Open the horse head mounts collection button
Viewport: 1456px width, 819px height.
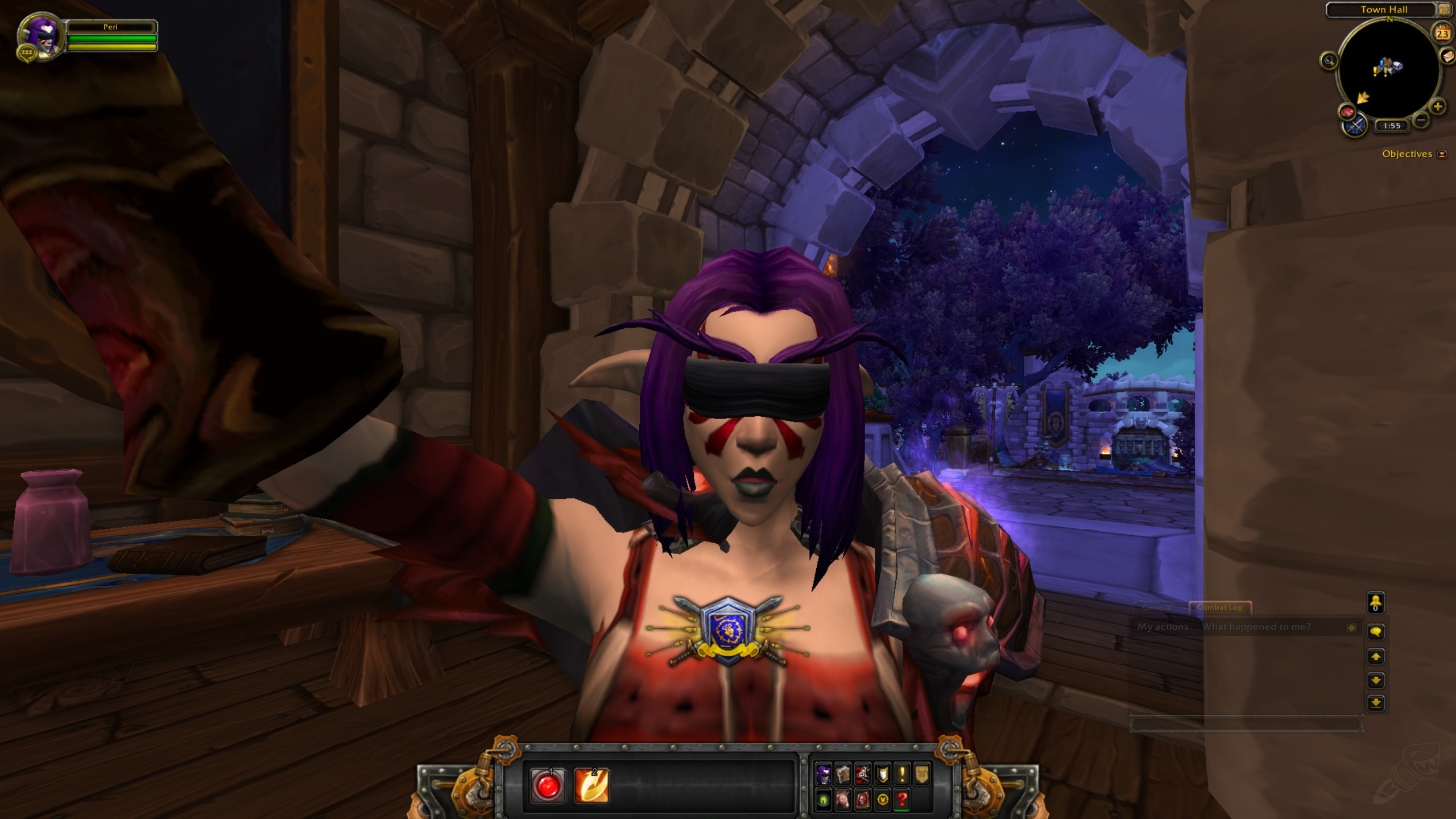coord(843,800)
